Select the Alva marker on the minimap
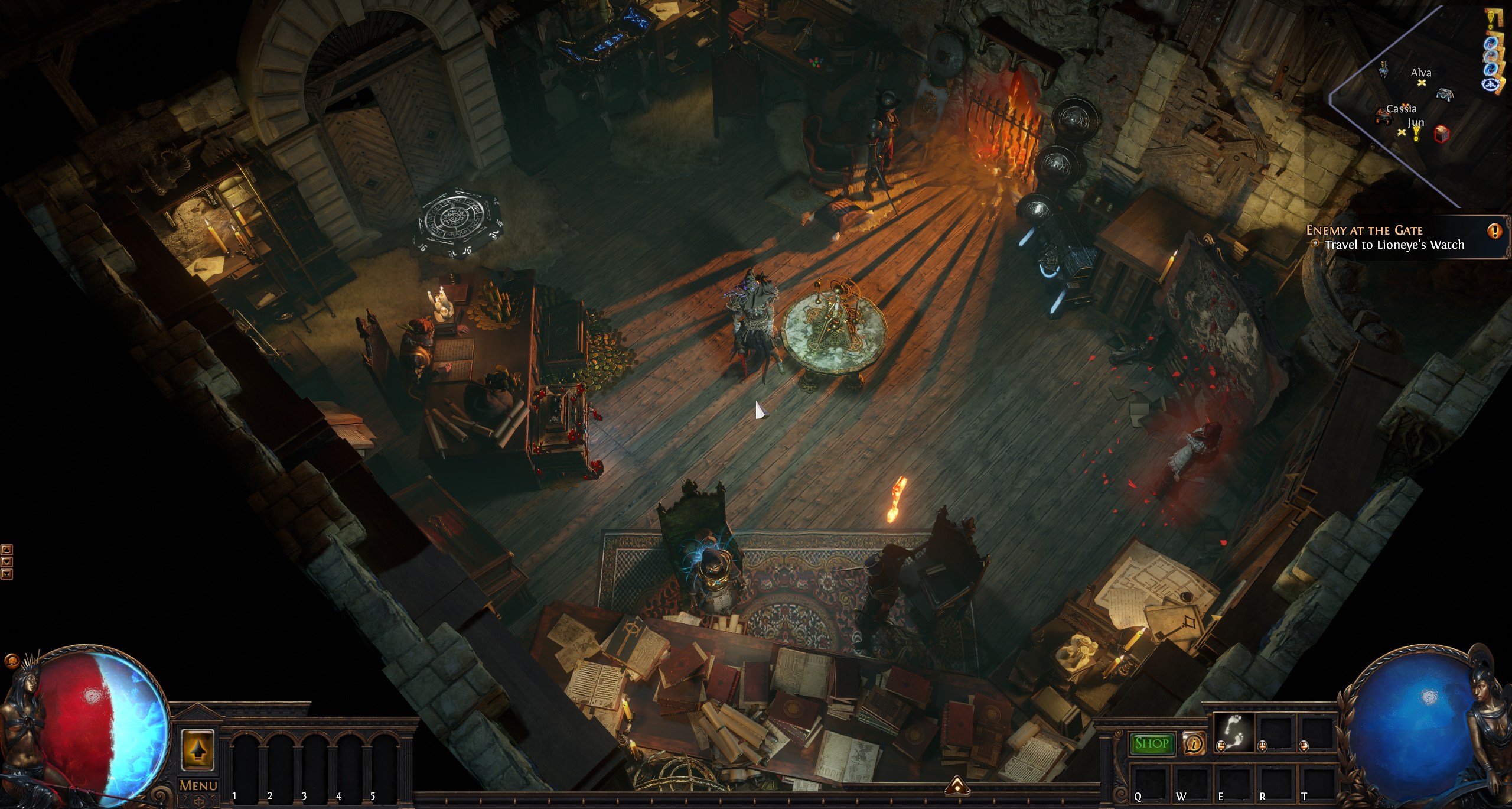This screenshot has height=809, width=1512. [x=1422, y=82]
